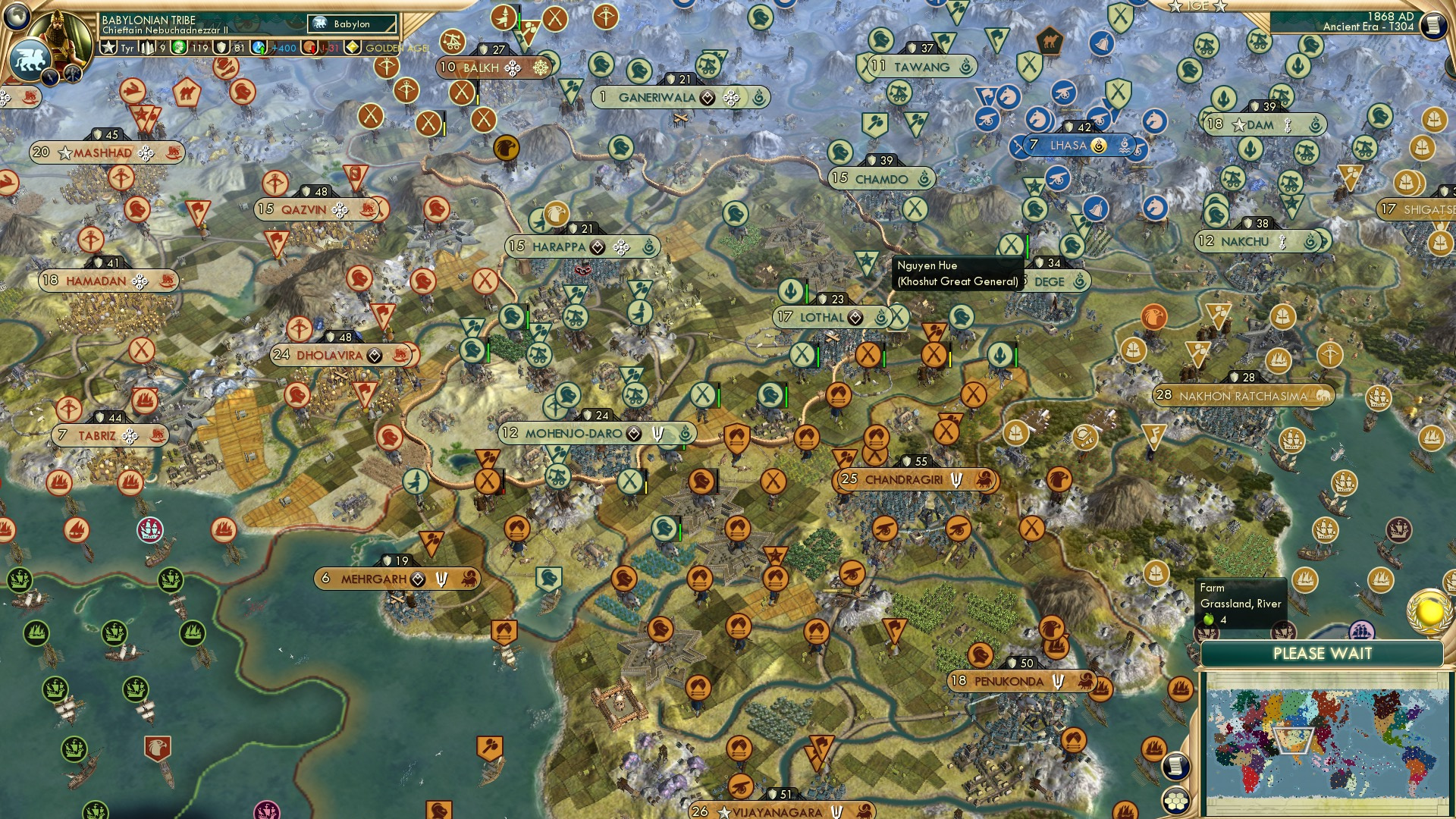The width and height of the screenshot is (1456, 819).
Task: Toggle IGE using the left star button
Action: tap(1175, 6)
